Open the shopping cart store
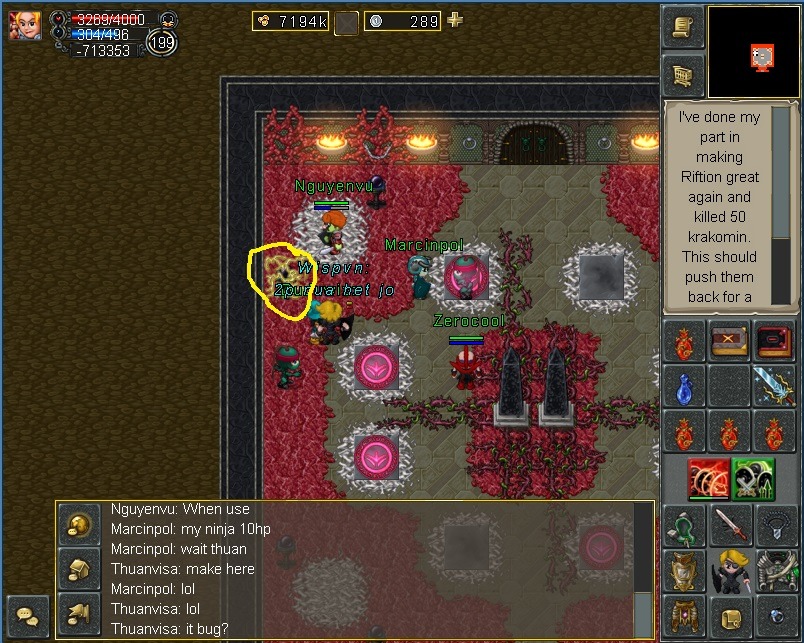Screen dimensions: 804x643 pyautogui.click(x=684, y=75)
